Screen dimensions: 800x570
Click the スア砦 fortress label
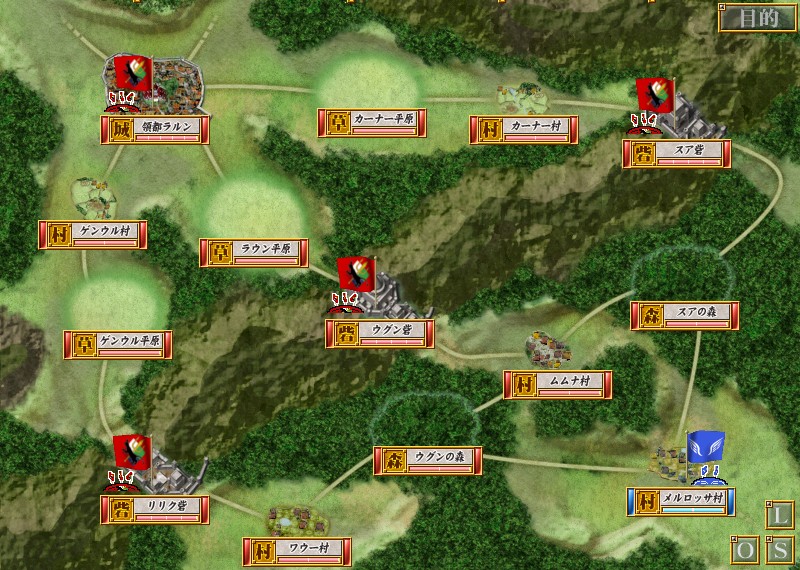pos(676,154)
